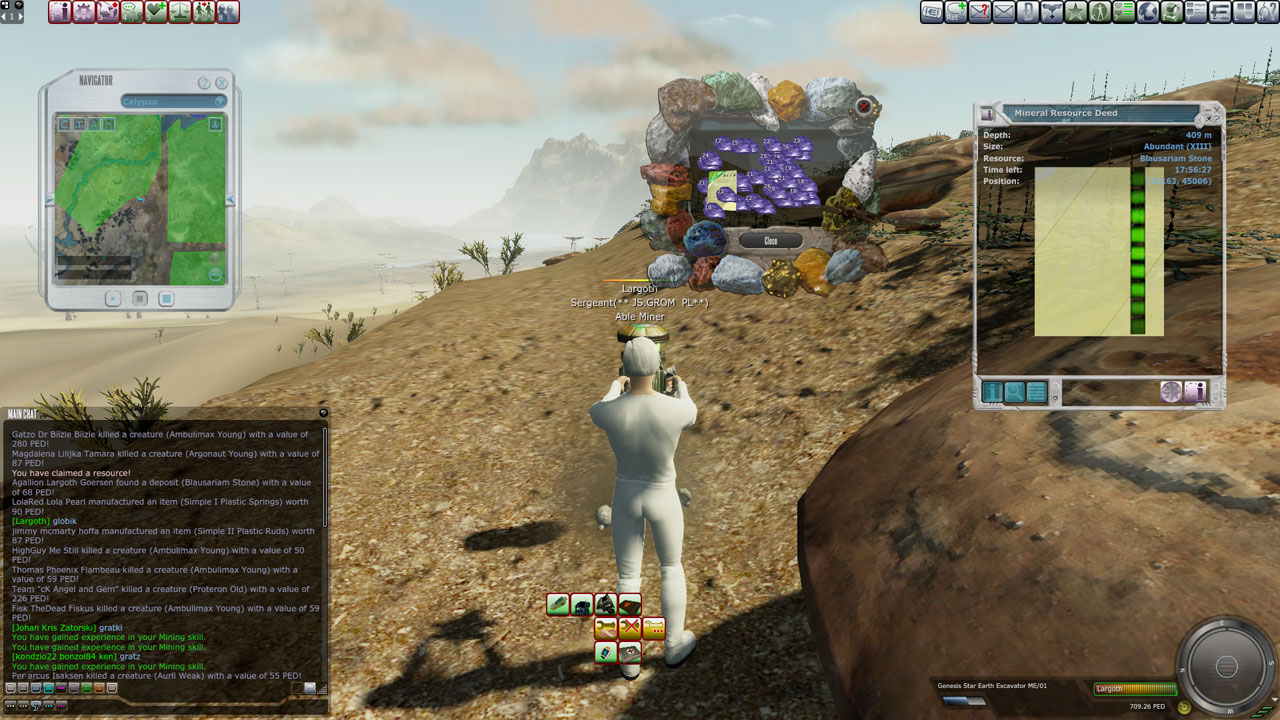Close the Navigator panel
1280x720 pixels.
(x=222, y=83)
